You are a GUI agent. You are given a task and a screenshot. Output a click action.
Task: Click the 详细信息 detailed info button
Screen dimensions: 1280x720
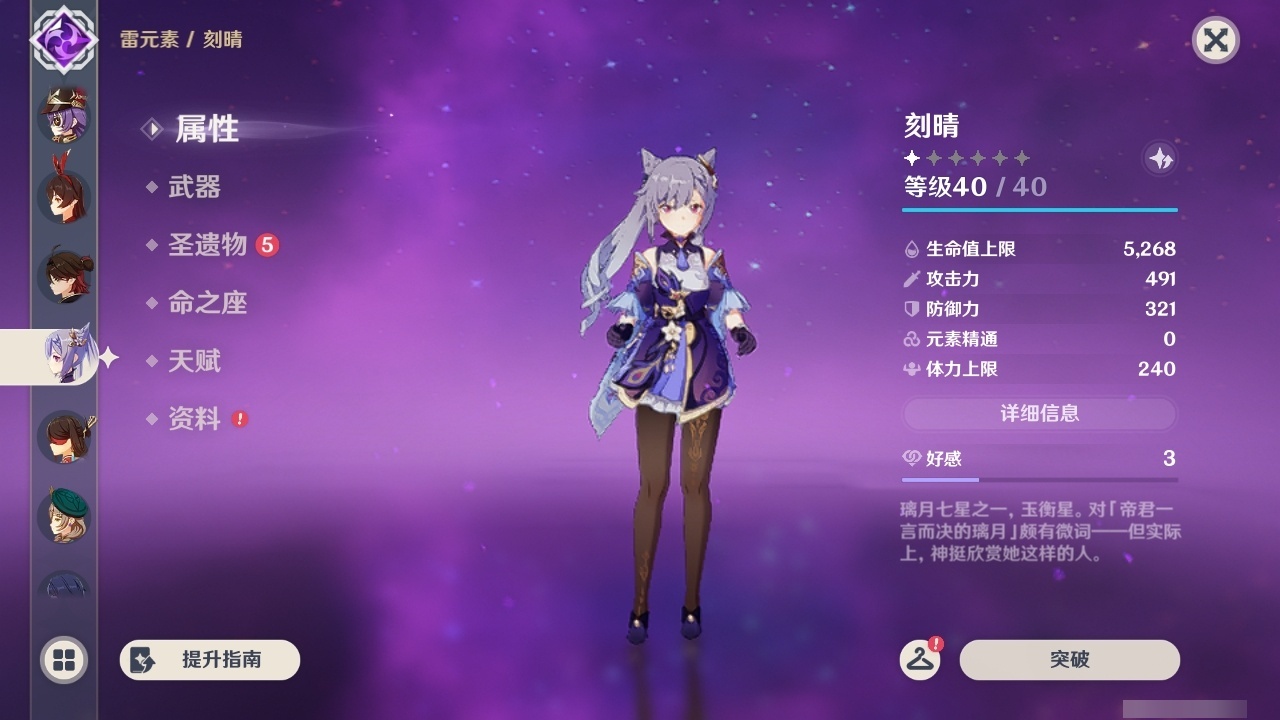(1040, 414)
